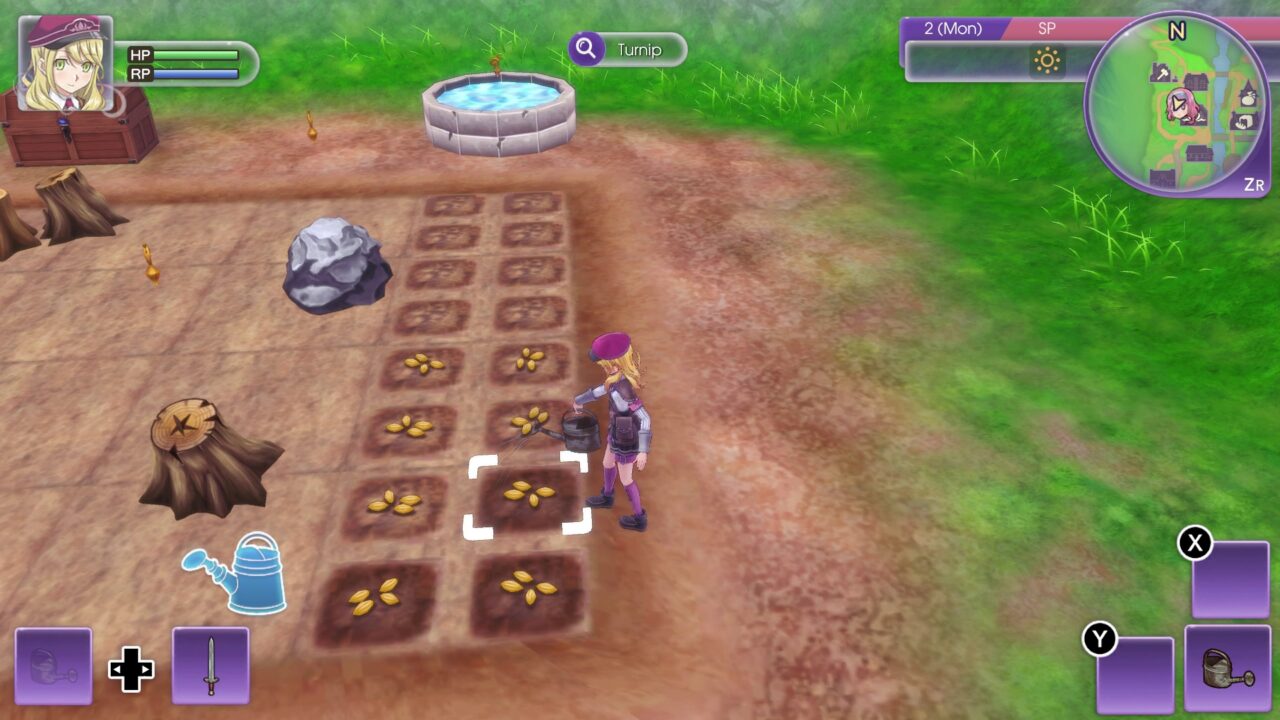1280x720 pixels.
Task: Click the magnifying glass search icon
Action: click(585, 48)
